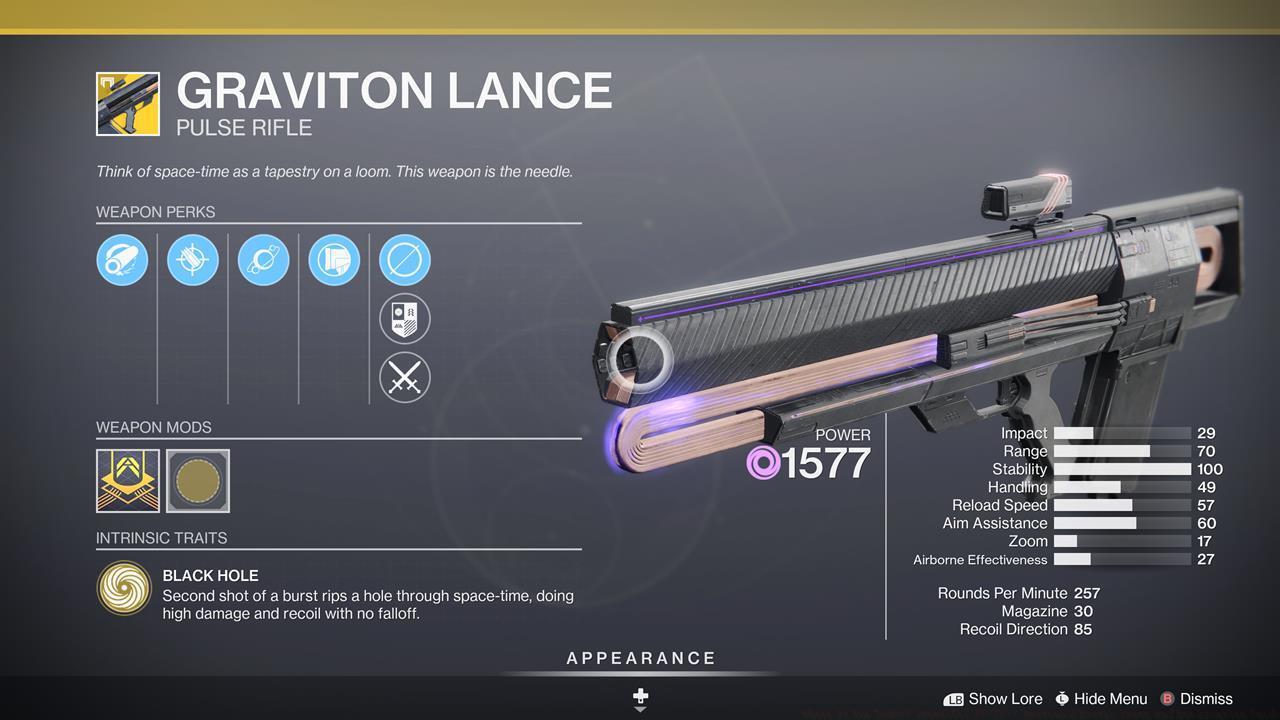1280x720 pixels.
Task: Inspect the Black Hole intrinsic trait icon
Action: pos(123,587)
